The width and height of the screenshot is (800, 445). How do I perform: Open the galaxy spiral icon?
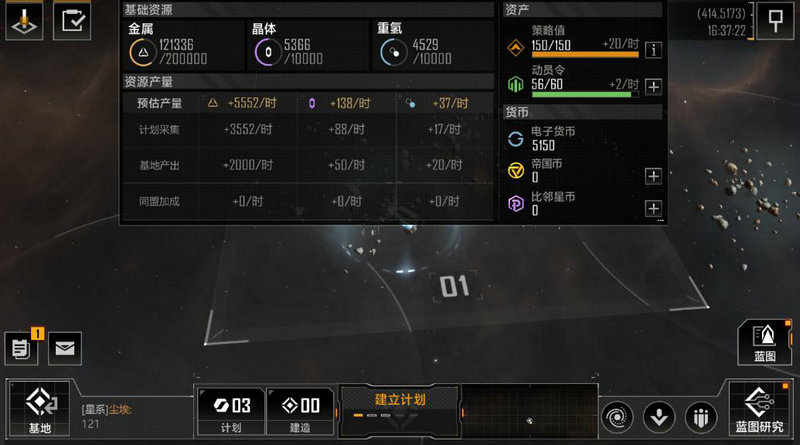click(619, 415)
